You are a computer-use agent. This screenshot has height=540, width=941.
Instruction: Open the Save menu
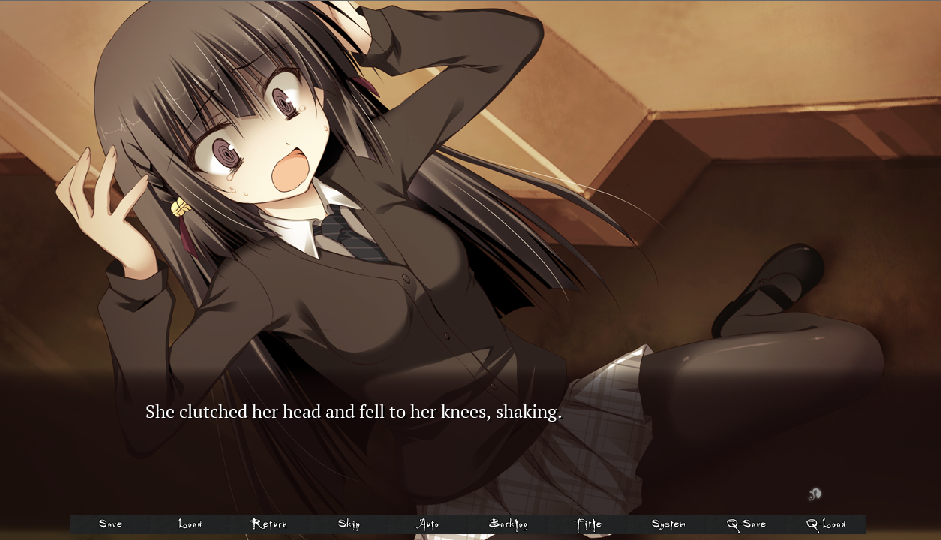tap(110, 524)
